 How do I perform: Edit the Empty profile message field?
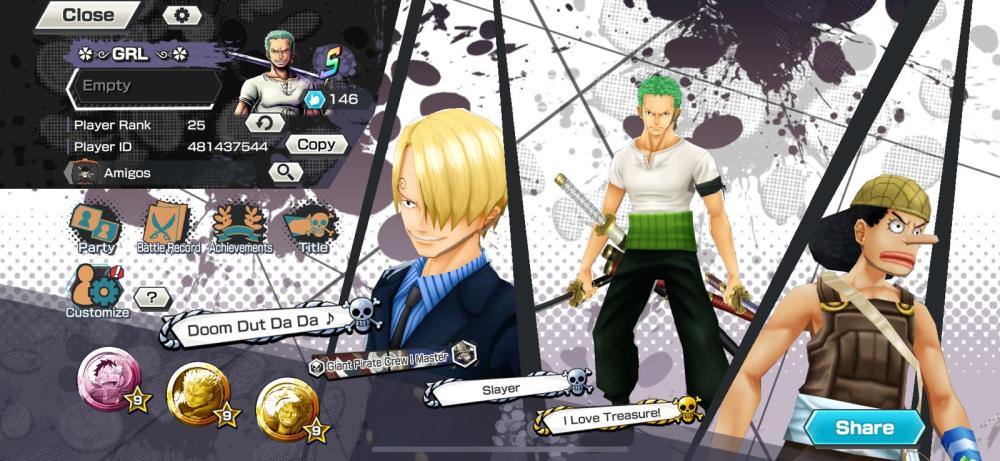click(x=143, y=87)
